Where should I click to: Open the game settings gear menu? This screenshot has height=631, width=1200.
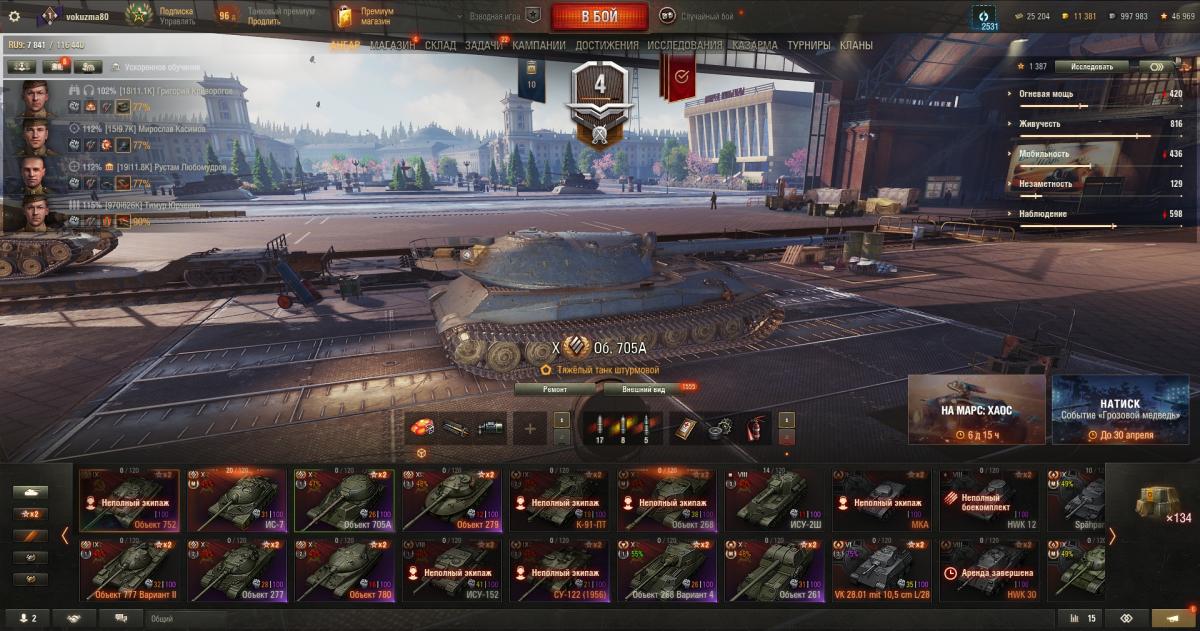click(x=14, y=17)
